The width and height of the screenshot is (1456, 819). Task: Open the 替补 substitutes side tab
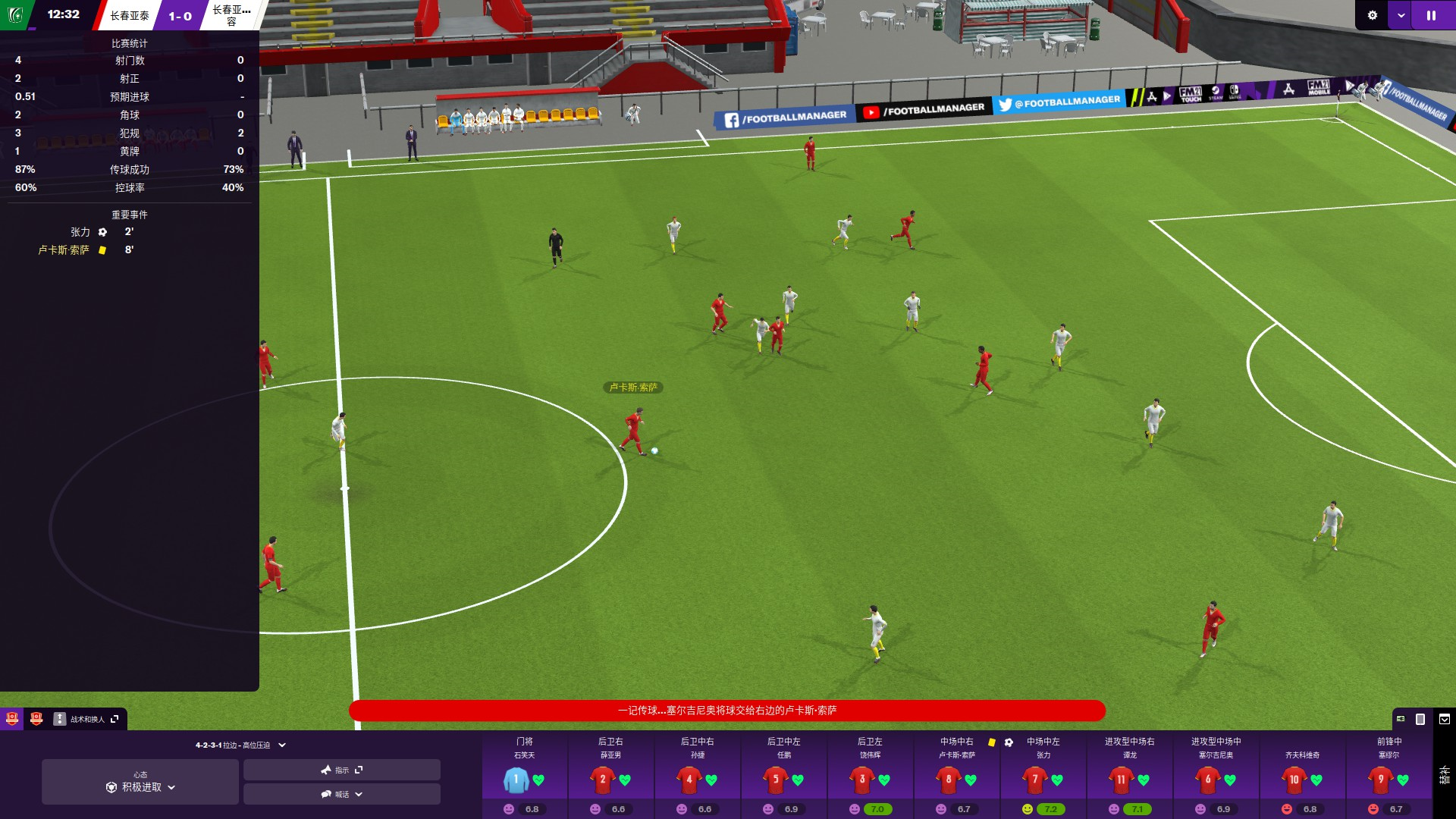coord(1444,775)
